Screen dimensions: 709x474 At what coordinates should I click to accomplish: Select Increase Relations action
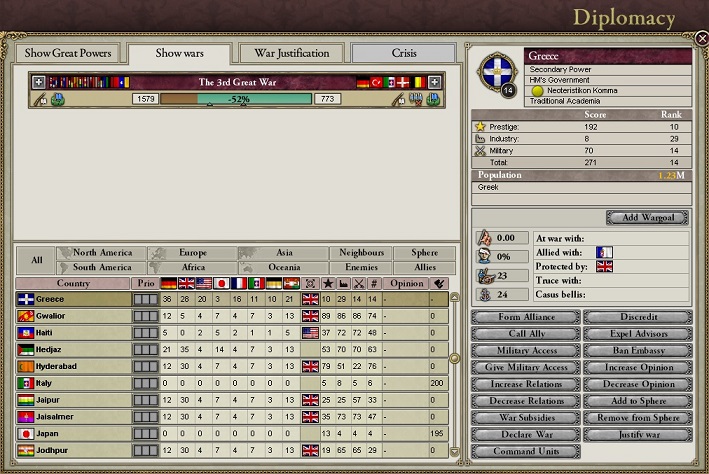pyautogui.click(x=525, y=384)
